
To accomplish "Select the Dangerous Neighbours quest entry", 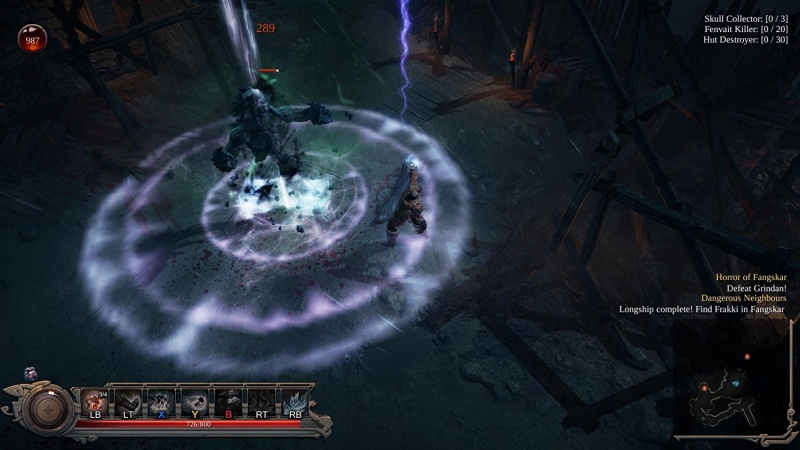I will [744, 298].
